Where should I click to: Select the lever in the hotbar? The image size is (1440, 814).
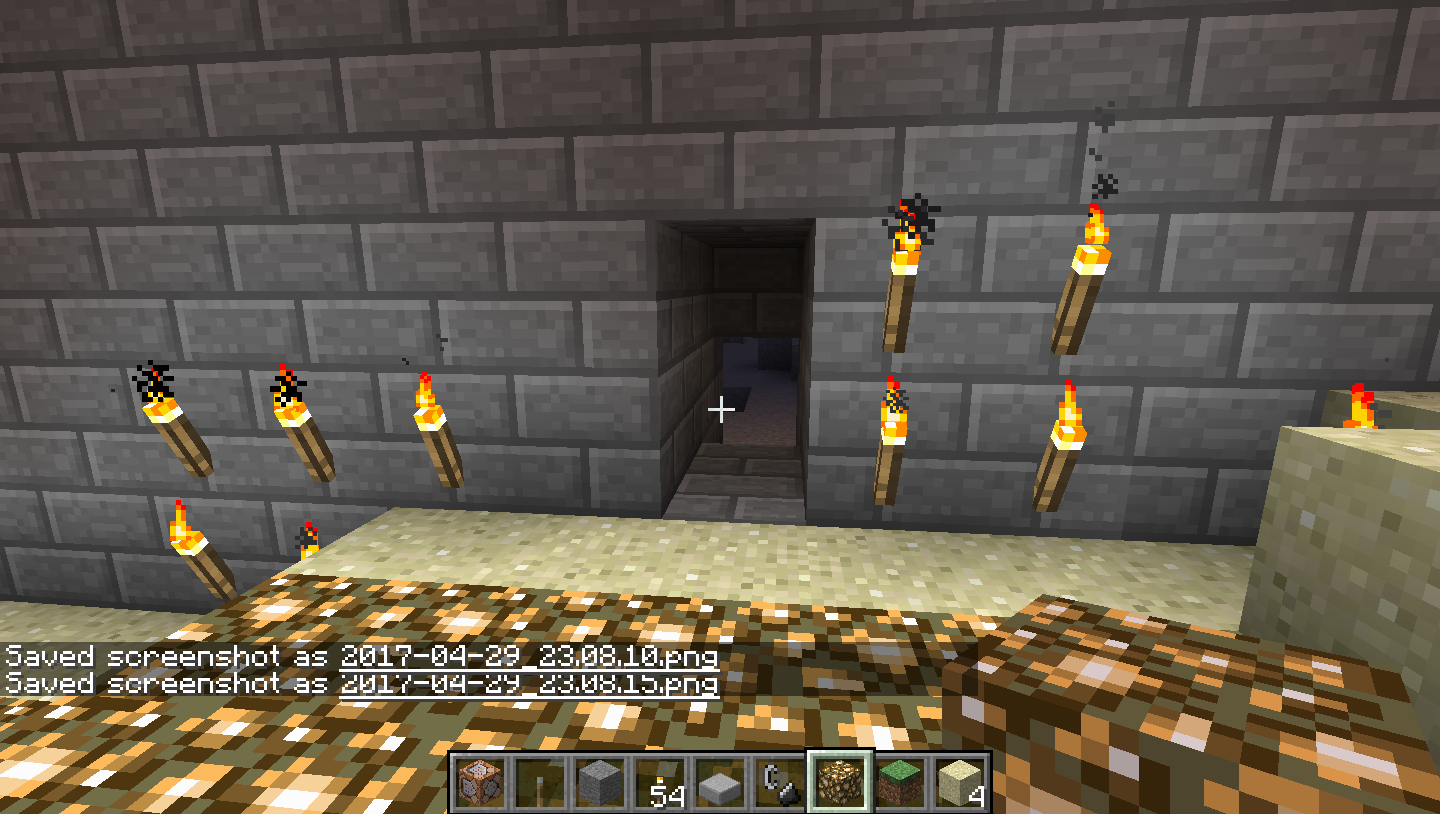pos(540,782)
